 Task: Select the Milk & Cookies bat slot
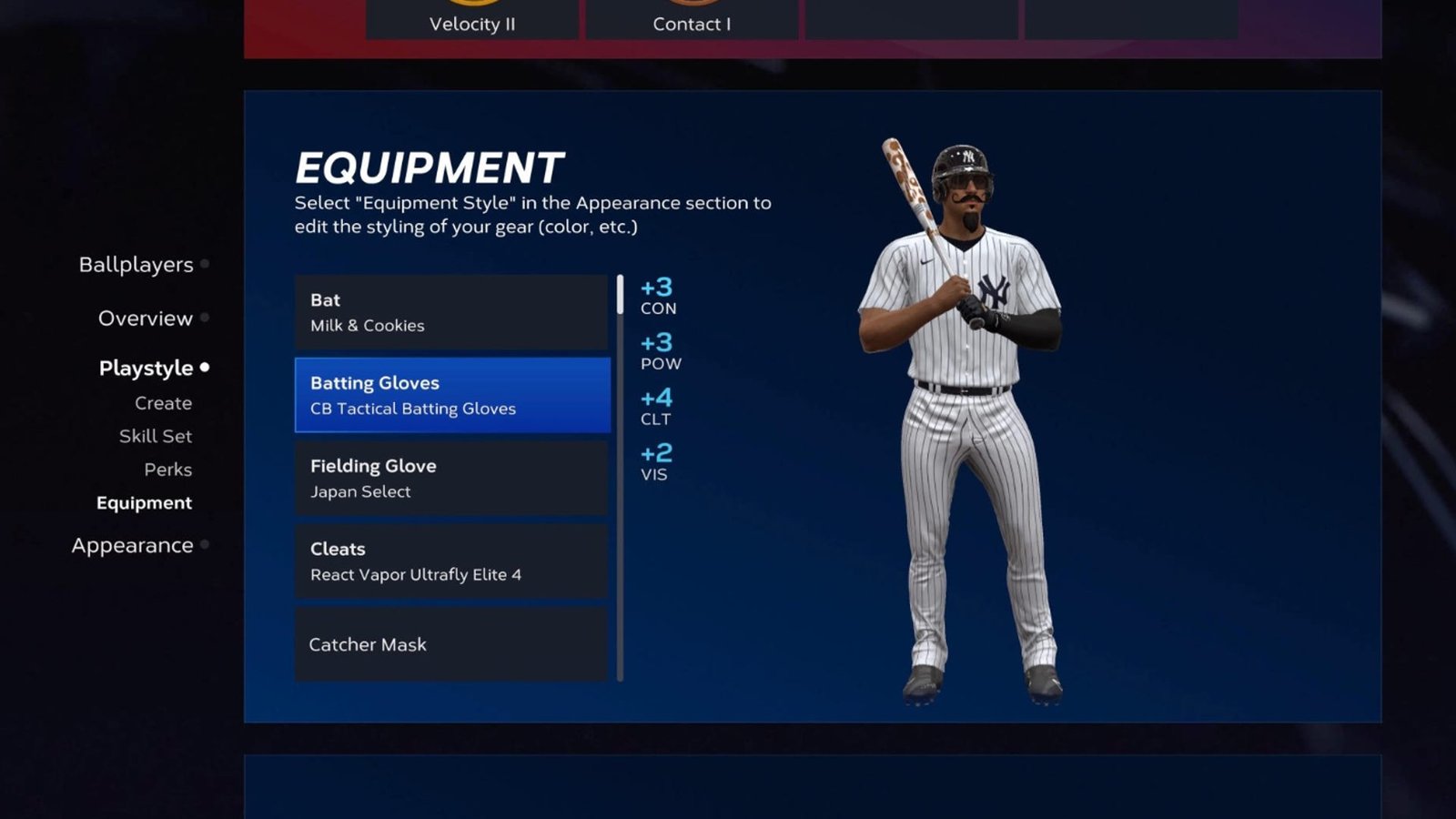coord(450,311)
